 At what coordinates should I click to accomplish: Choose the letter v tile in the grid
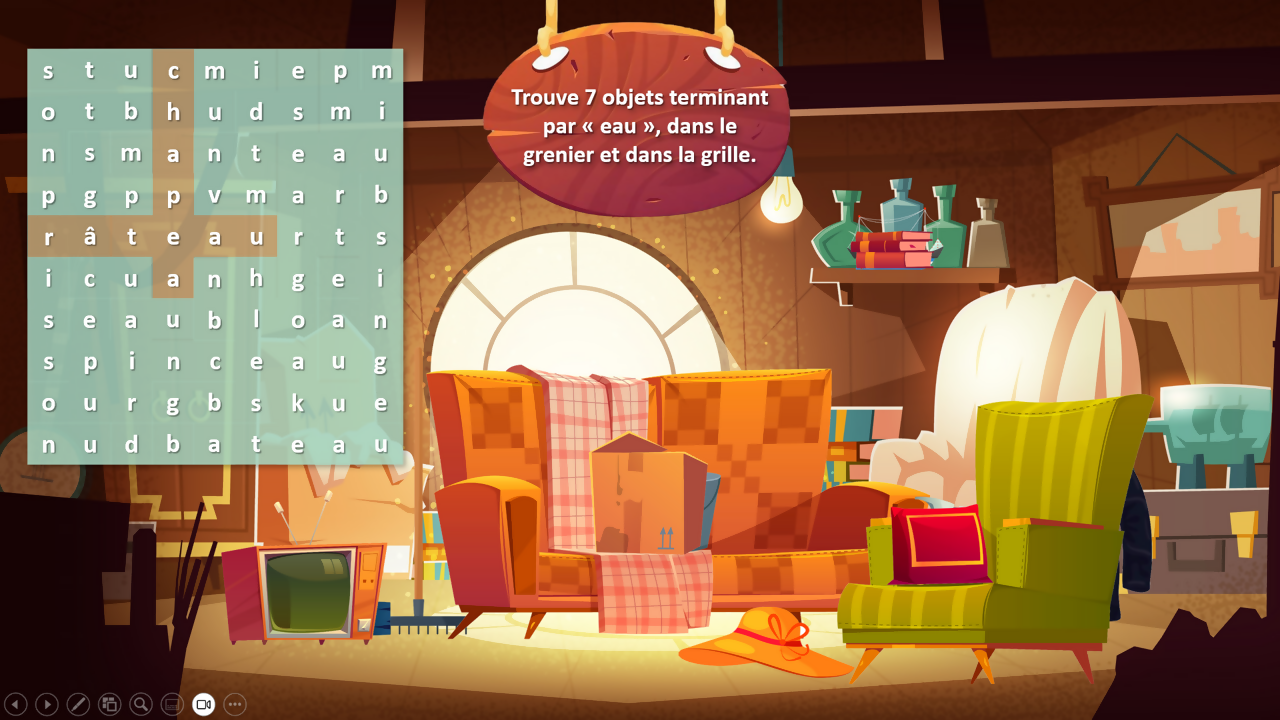tap(214, 196)
